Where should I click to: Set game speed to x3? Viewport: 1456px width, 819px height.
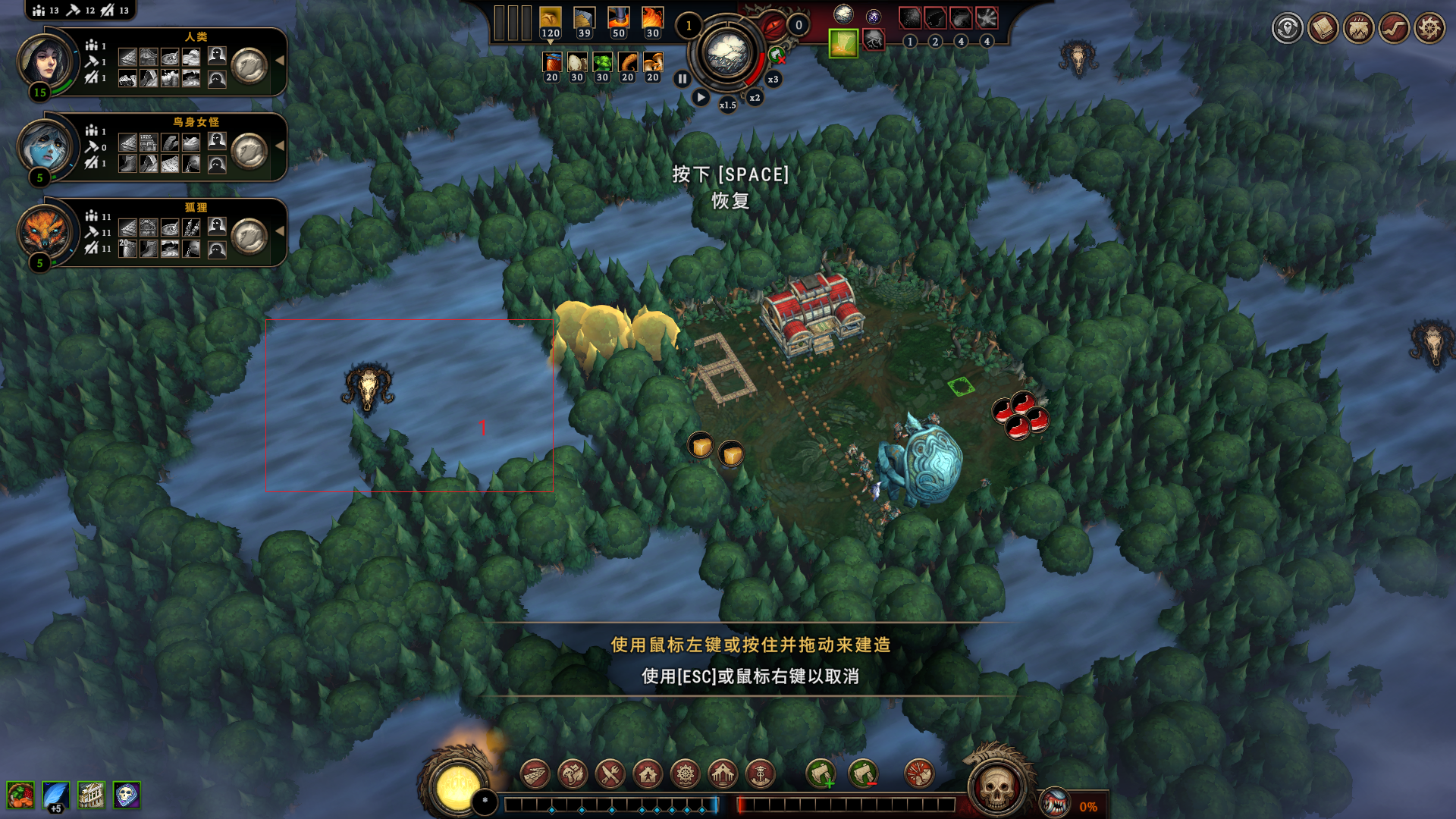pyautogui.click(x=773, y=79)
